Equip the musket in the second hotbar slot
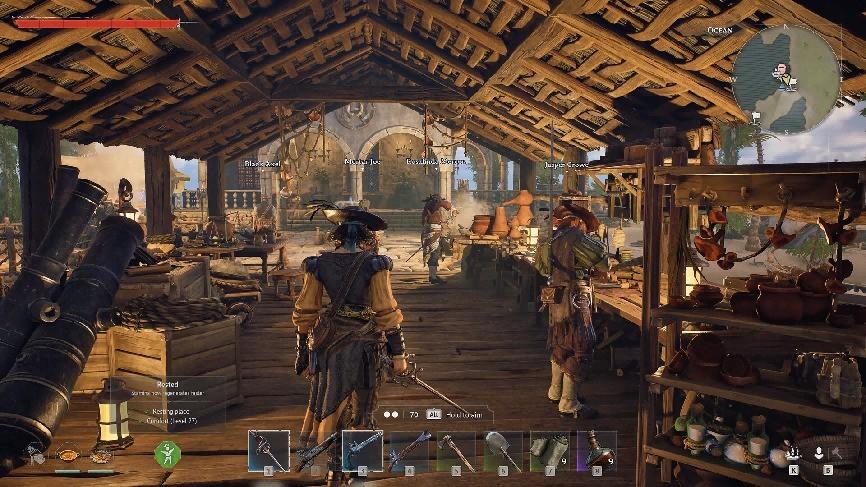The height and width of the screenshot is (487, 866). click(x=316, y=451)
